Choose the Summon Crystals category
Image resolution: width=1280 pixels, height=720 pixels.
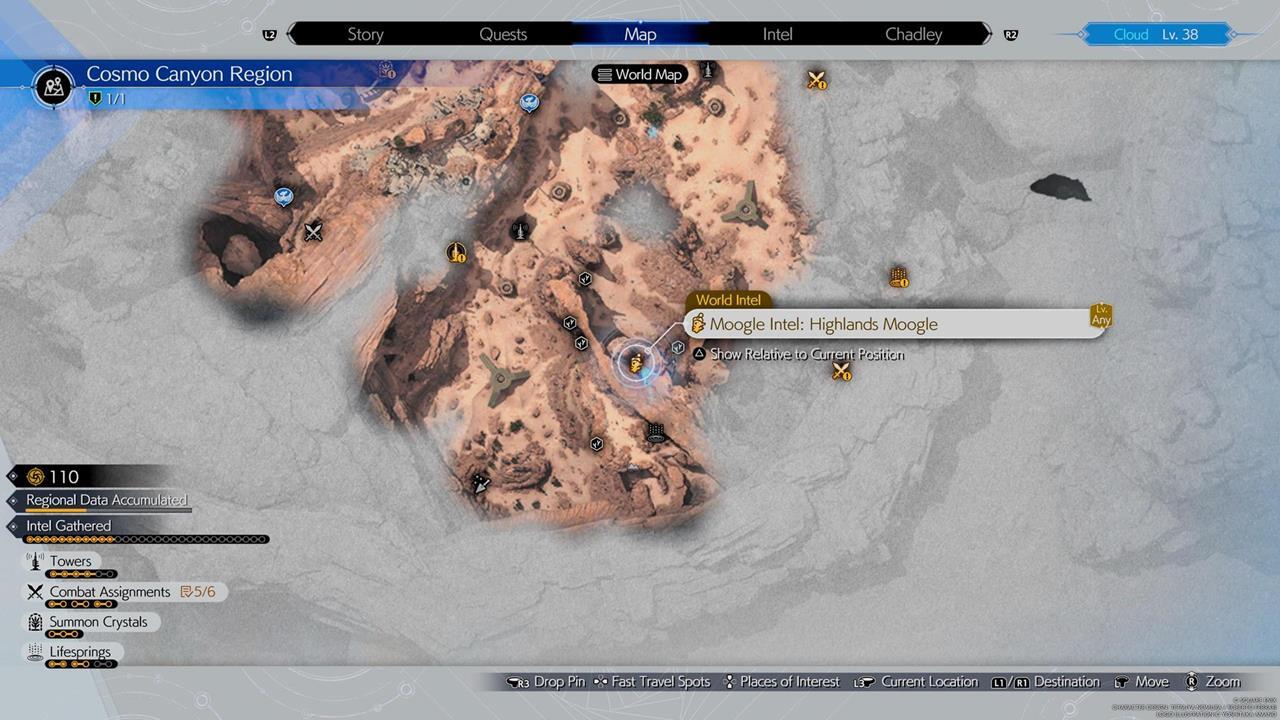click(x=98, y=622)
